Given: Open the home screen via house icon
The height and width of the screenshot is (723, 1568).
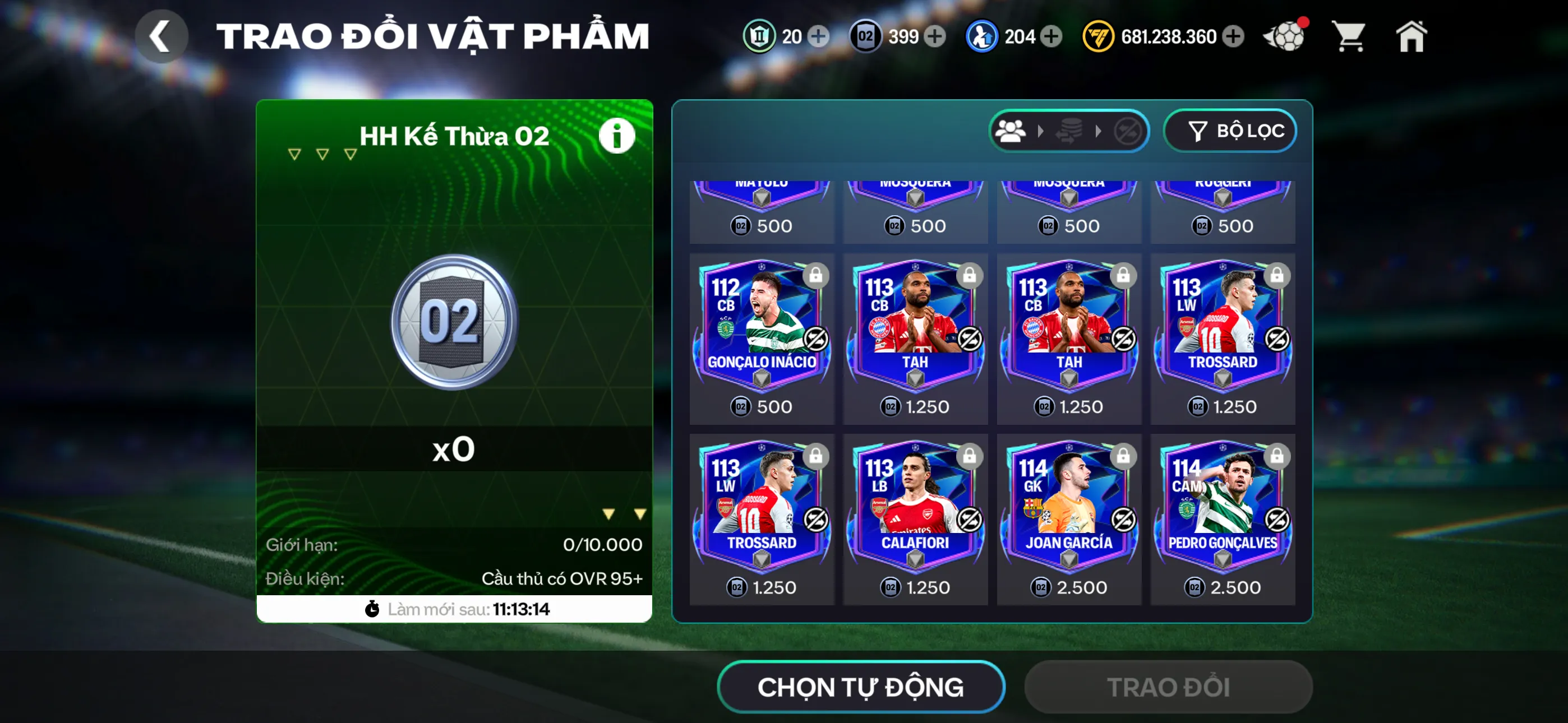Looking at the screenshot, I should (1411, 36).
